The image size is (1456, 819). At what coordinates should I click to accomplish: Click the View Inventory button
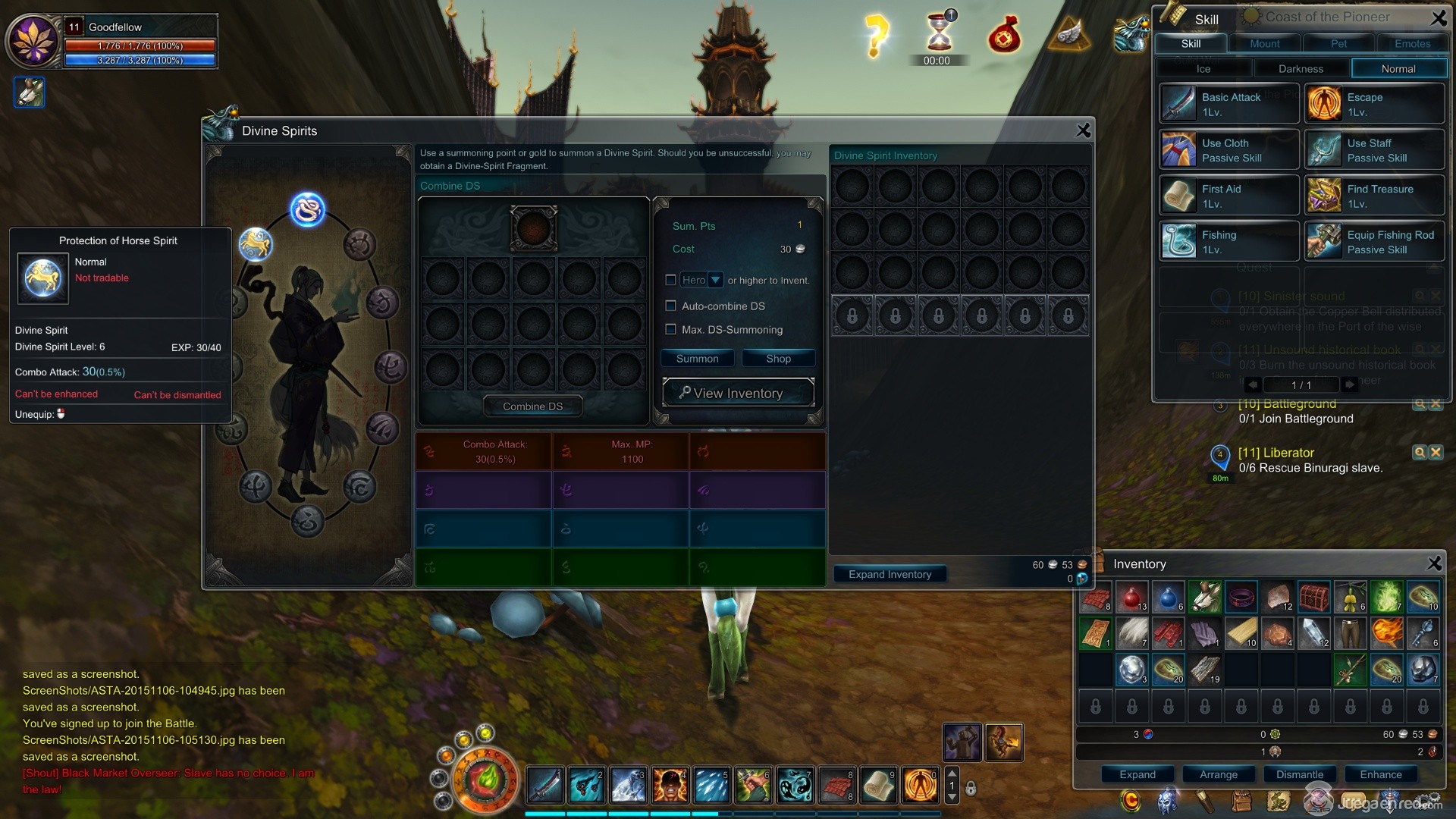(x=738, y=393)
